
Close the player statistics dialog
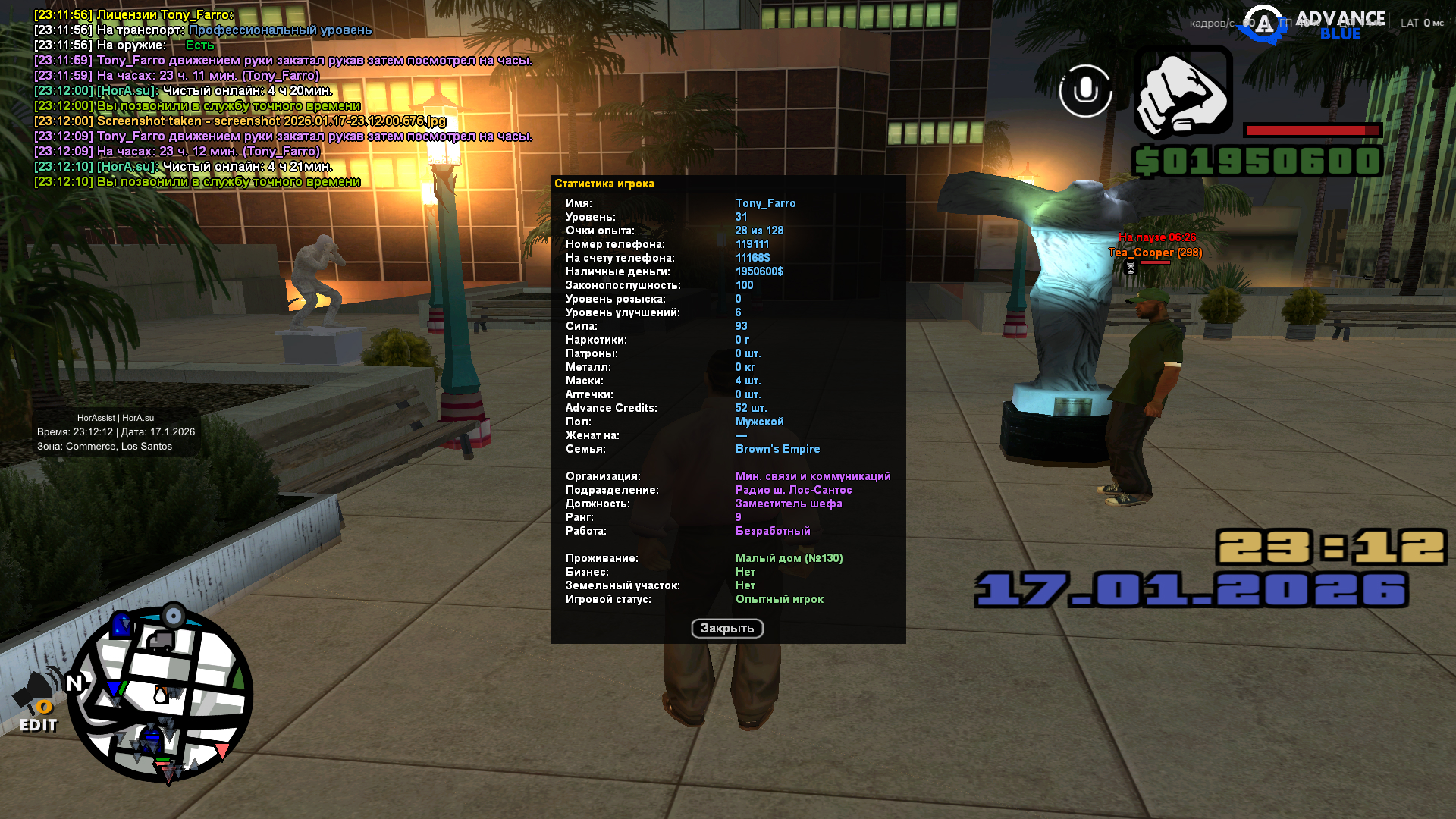(x=726, y=628)
